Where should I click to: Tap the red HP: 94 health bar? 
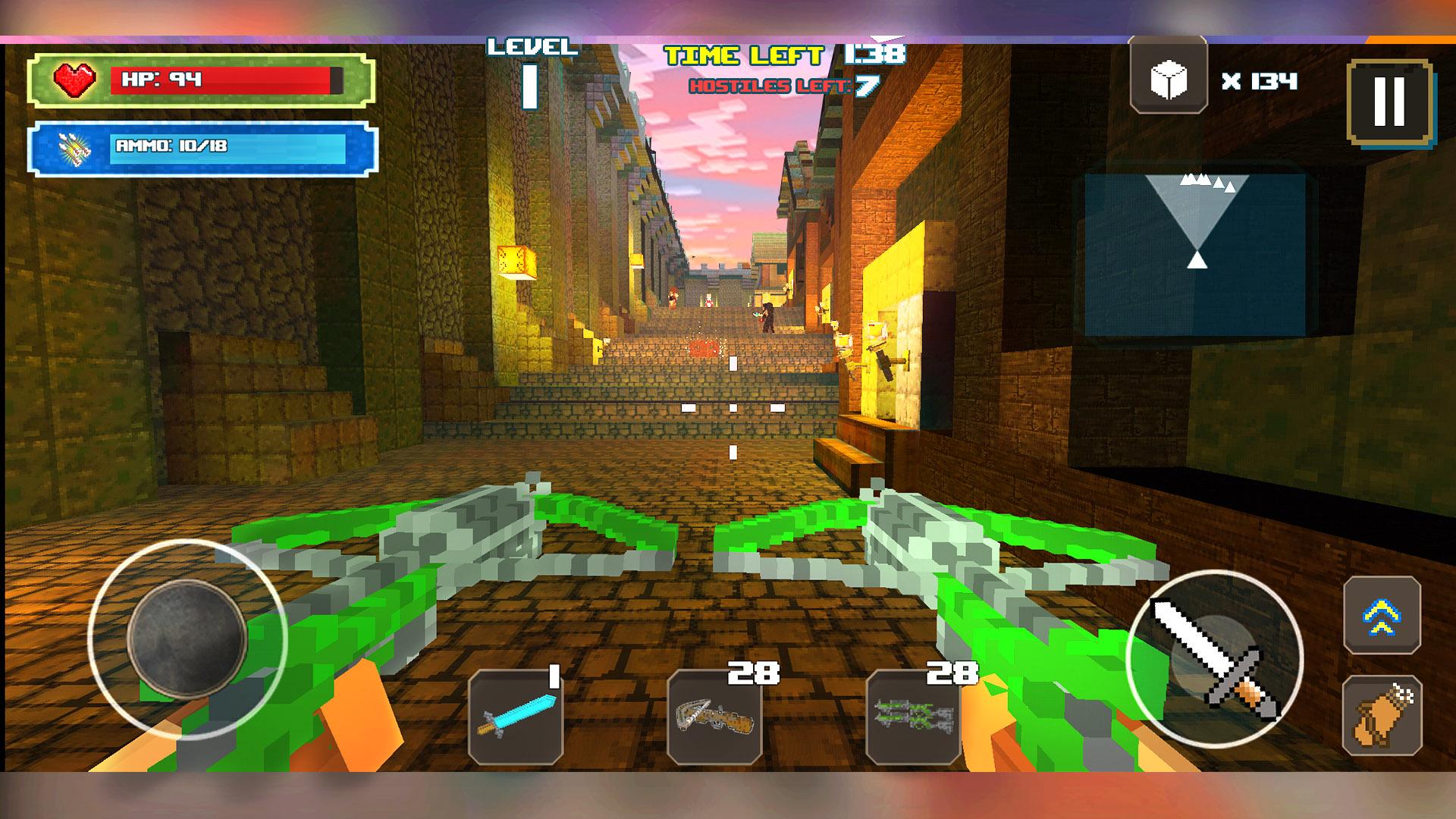point(227,78)
